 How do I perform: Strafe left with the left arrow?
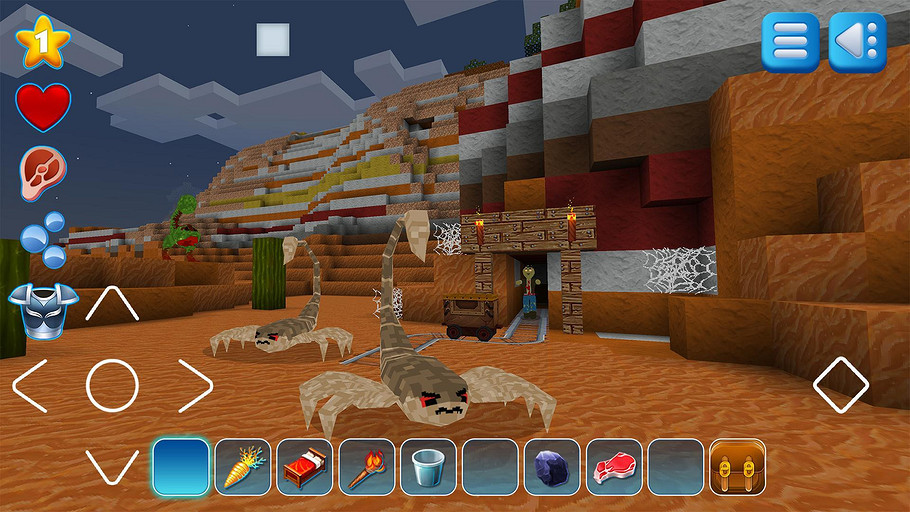30,386
